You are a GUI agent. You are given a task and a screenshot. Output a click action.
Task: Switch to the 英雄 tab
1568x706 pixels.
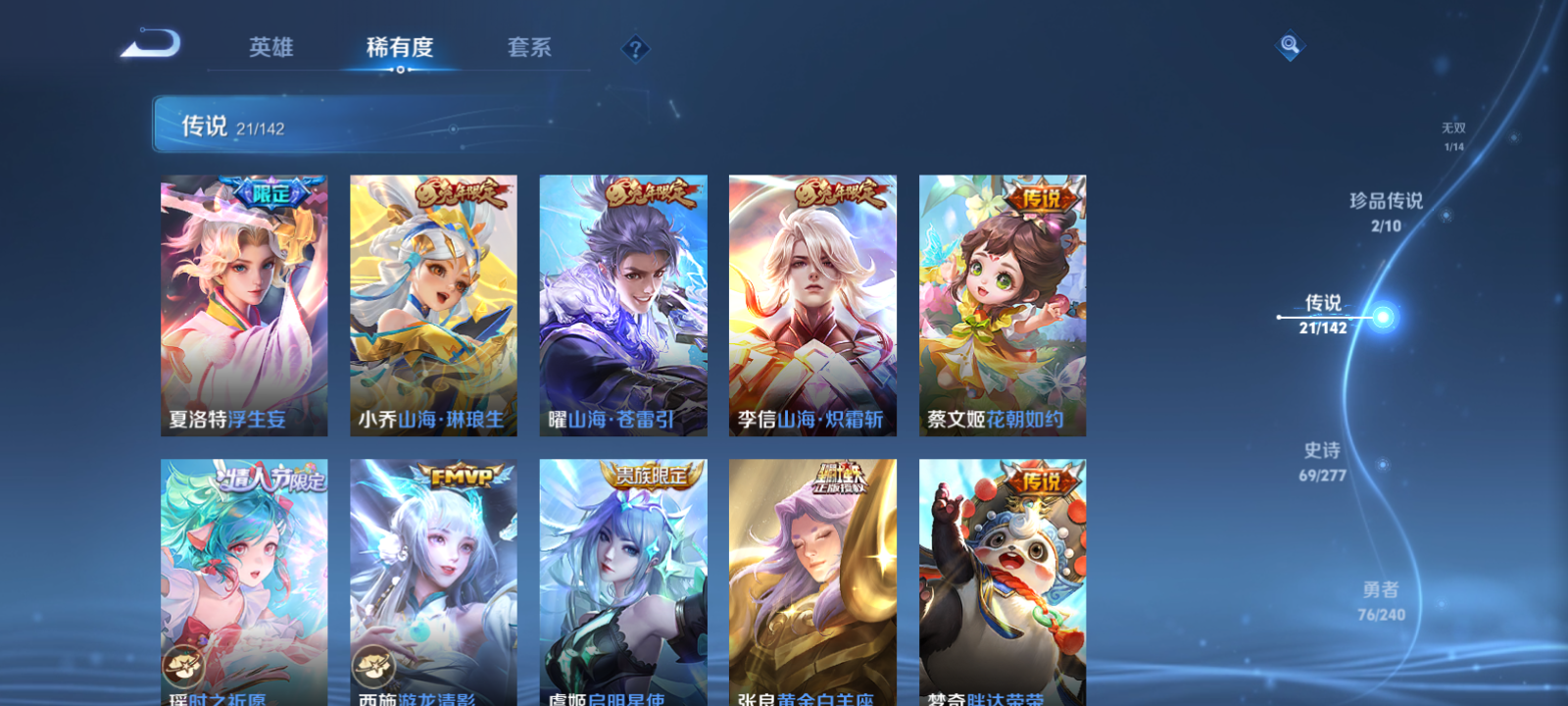click(271, 46)
